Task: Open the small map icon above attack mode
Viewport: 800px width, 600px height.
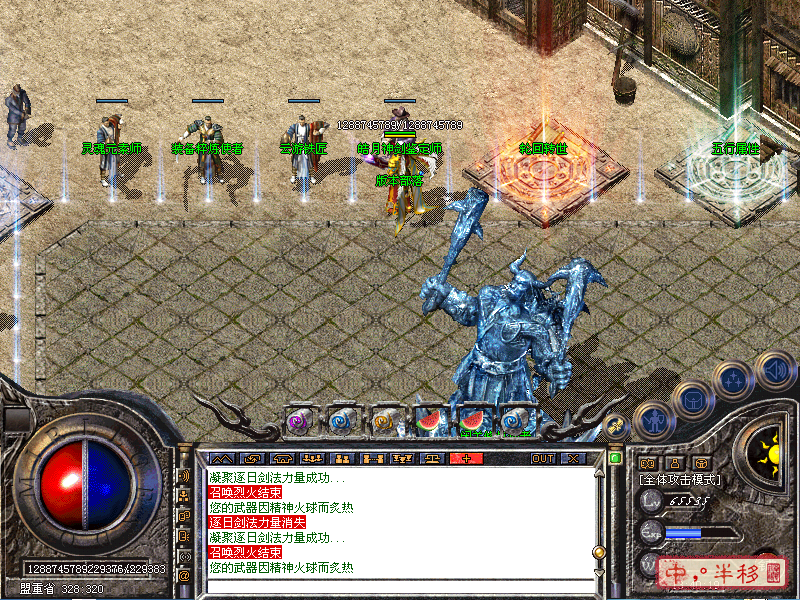Action: [x=647, y=463]
